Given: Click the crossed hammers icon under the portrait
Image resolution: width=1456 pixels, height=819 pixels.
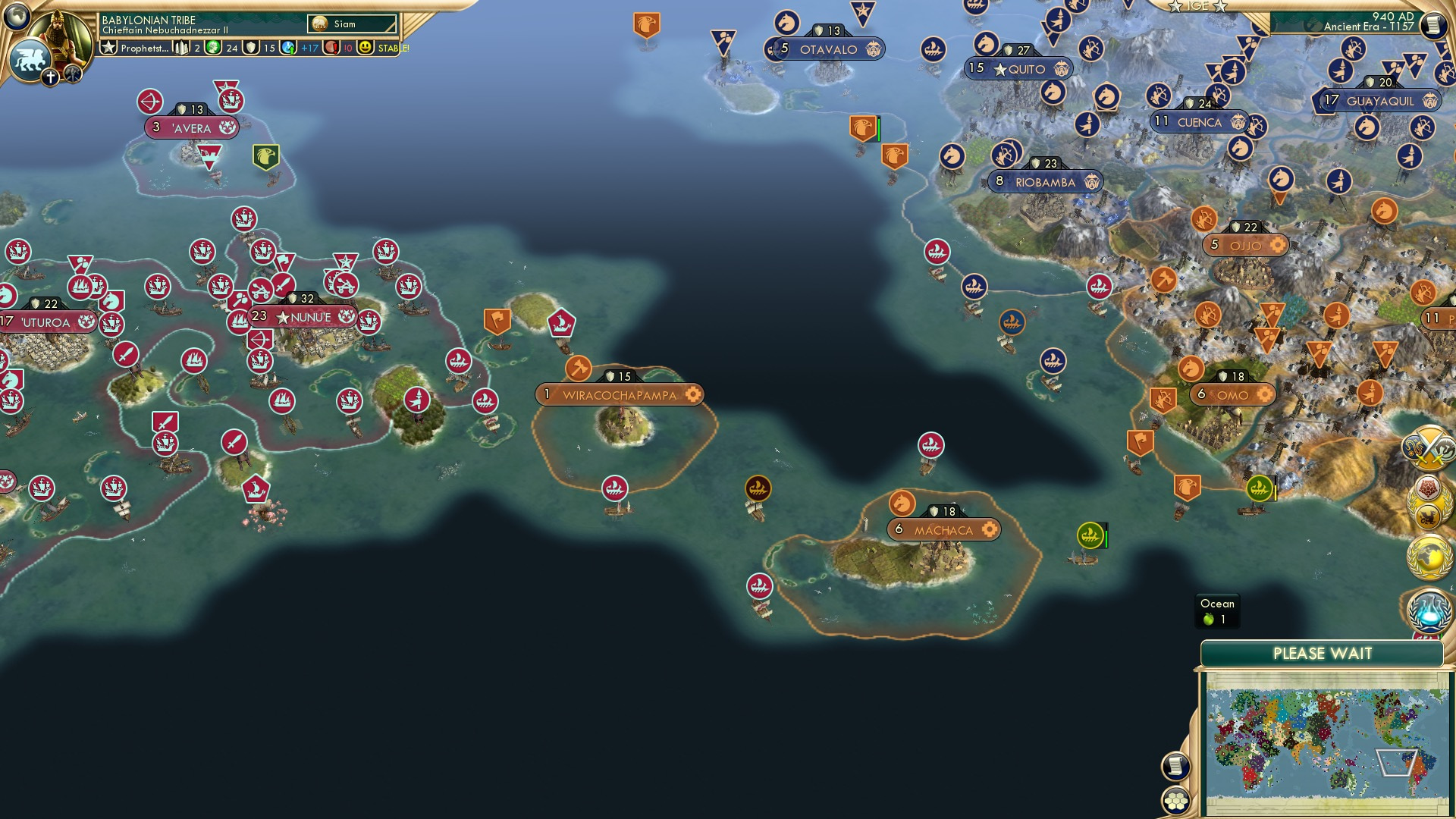Looking at the screenshot, I should coord(73,74).
